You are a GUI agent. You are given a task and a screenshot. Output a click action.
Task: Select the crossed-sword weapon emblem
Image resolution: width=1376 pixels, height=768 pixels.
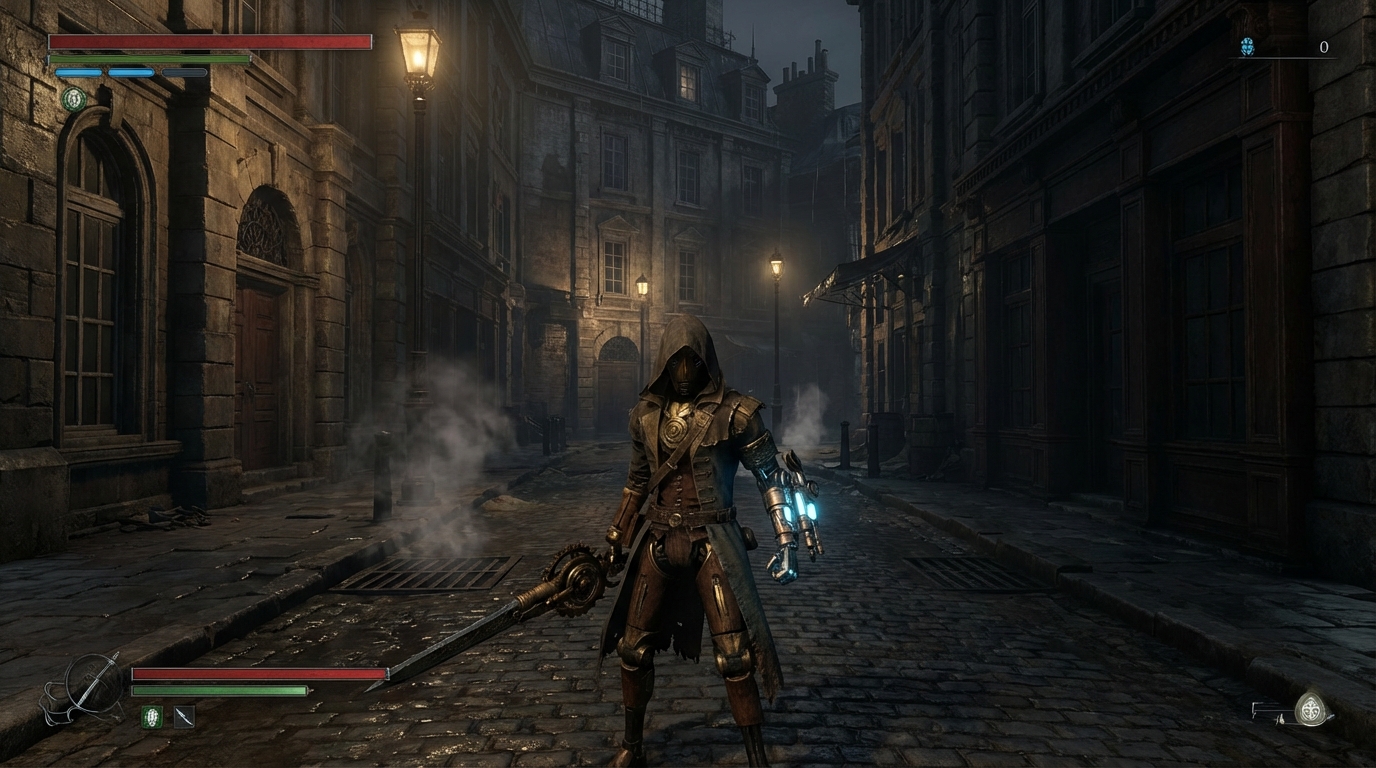tap(88, 686)
